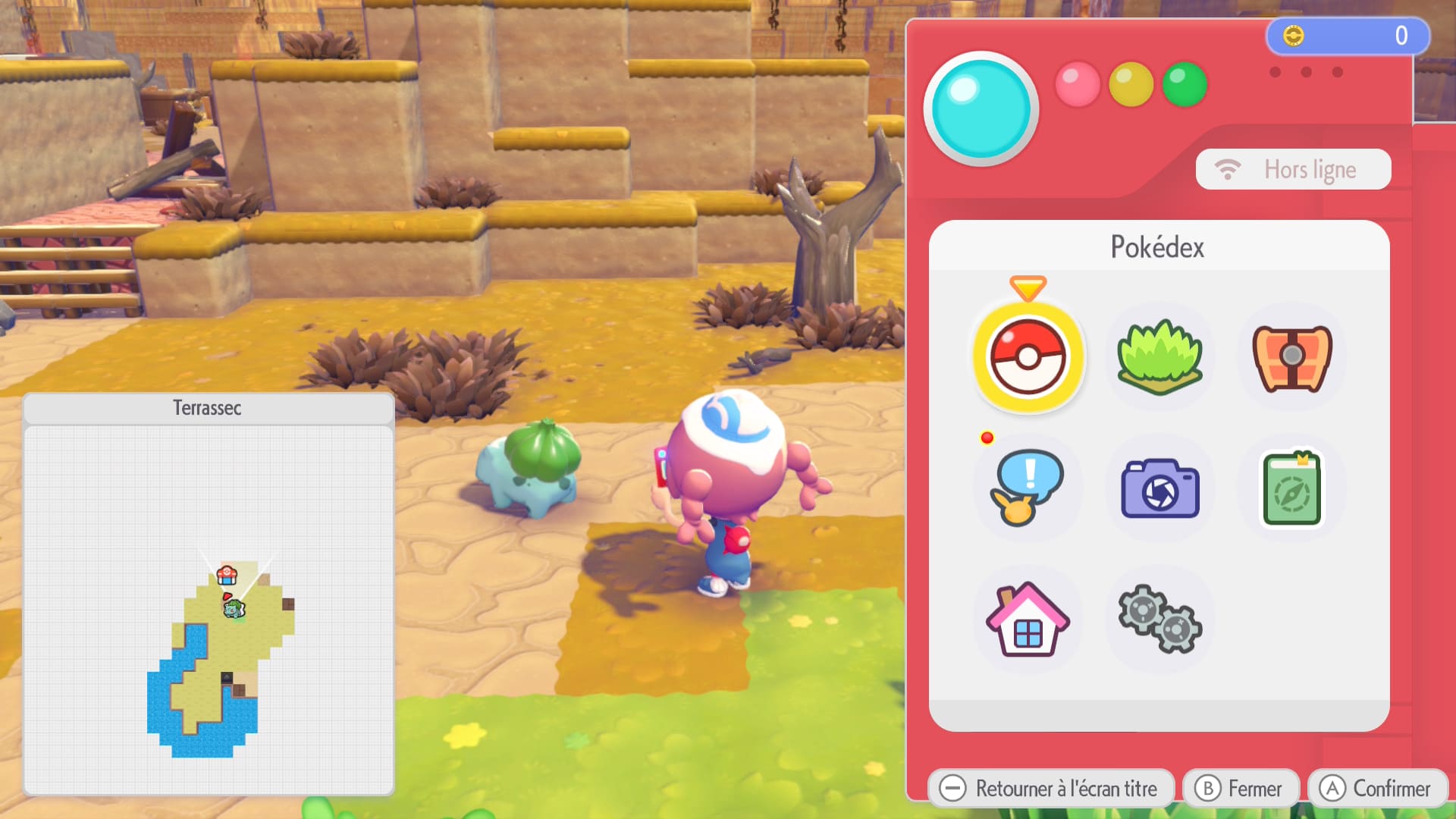Select the pink-roofed house icon

tap(1028, 620)
